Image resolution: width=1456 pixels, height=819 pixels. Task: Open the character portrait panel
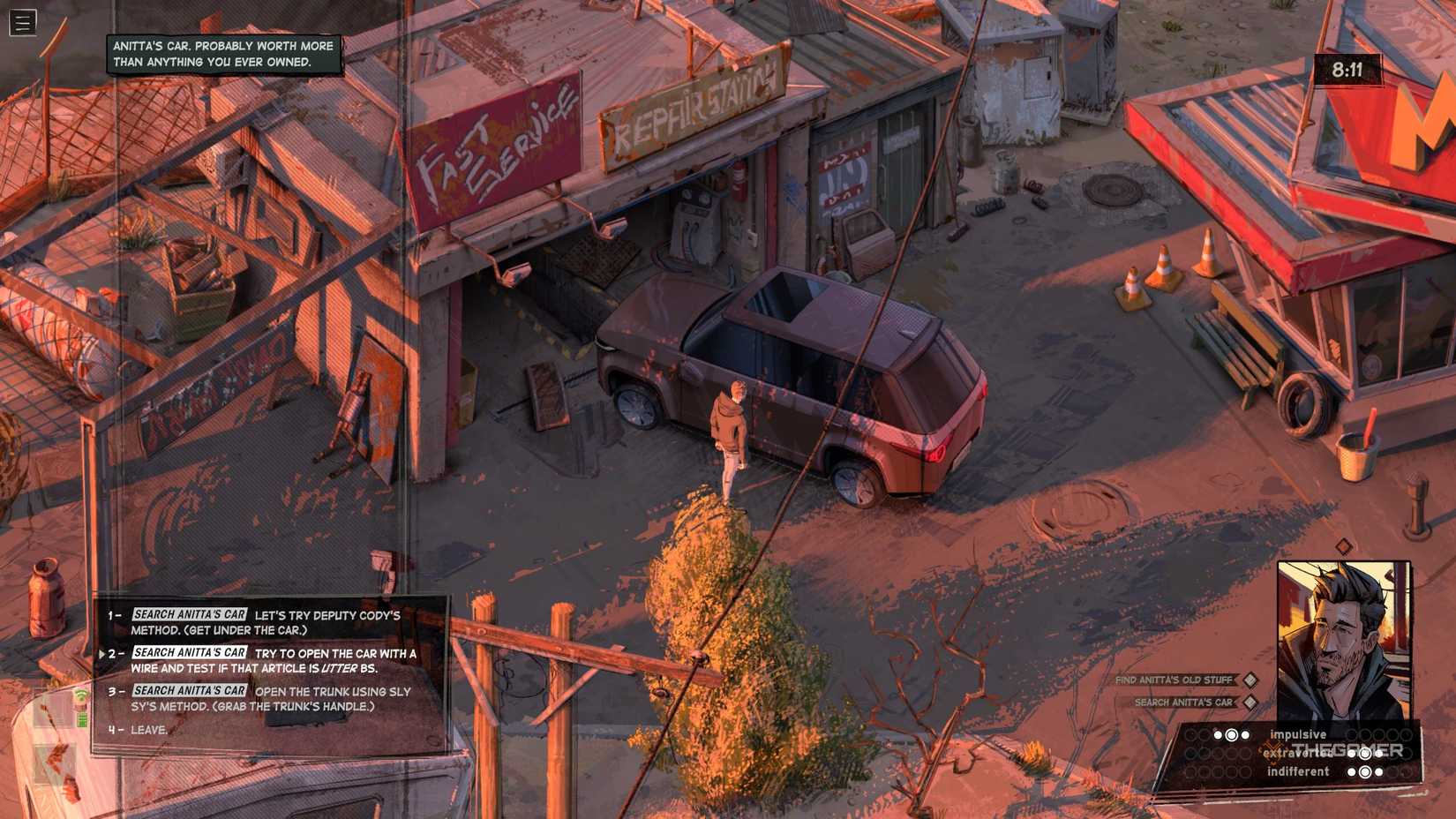click(1345, 637)
